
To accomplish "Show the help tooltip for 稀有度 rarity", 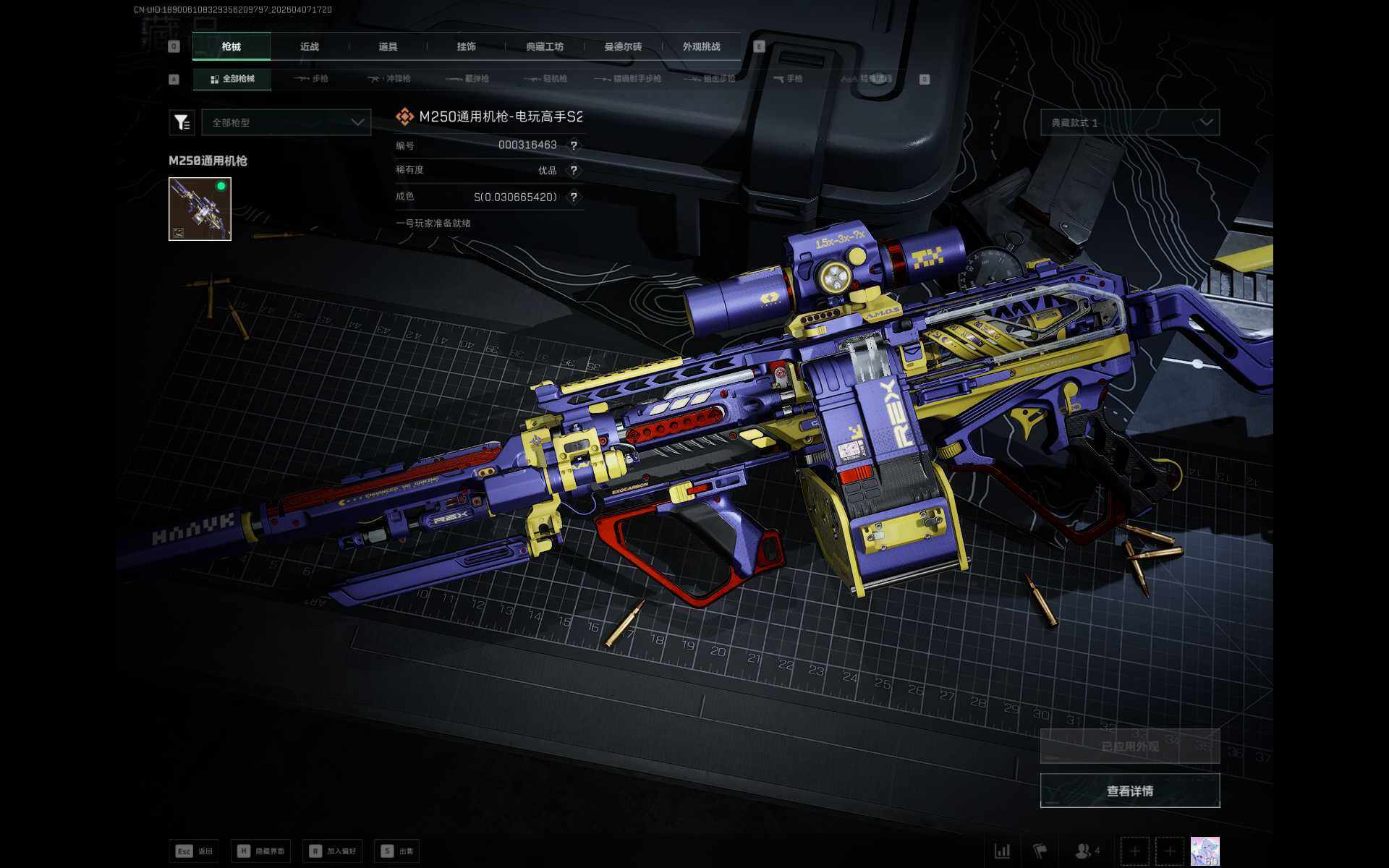I will pyautogui.click(x=574, y=171).
